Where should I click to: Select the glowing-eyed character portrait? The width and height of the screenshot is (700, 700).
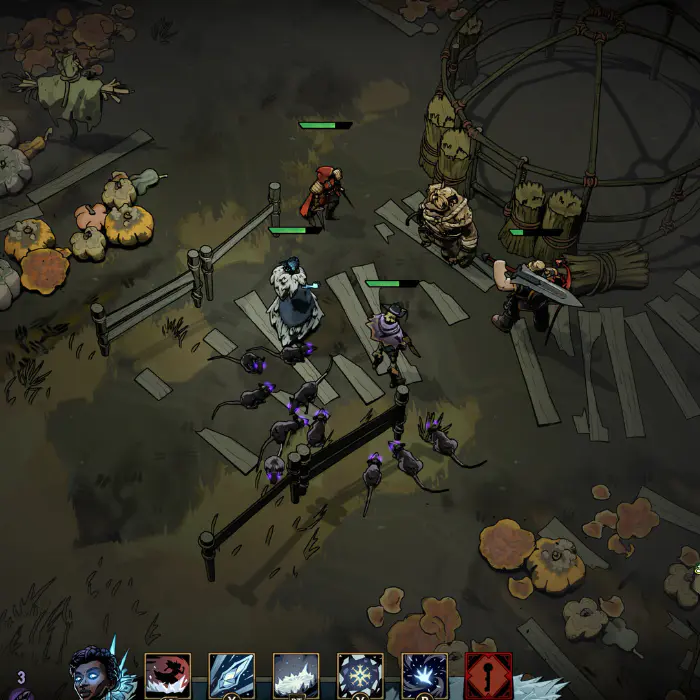92,674
